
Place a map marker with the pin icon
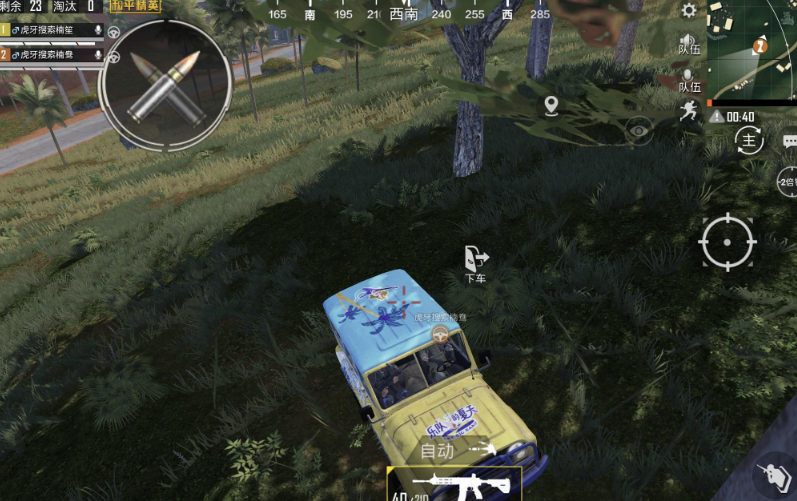point(551,105)
